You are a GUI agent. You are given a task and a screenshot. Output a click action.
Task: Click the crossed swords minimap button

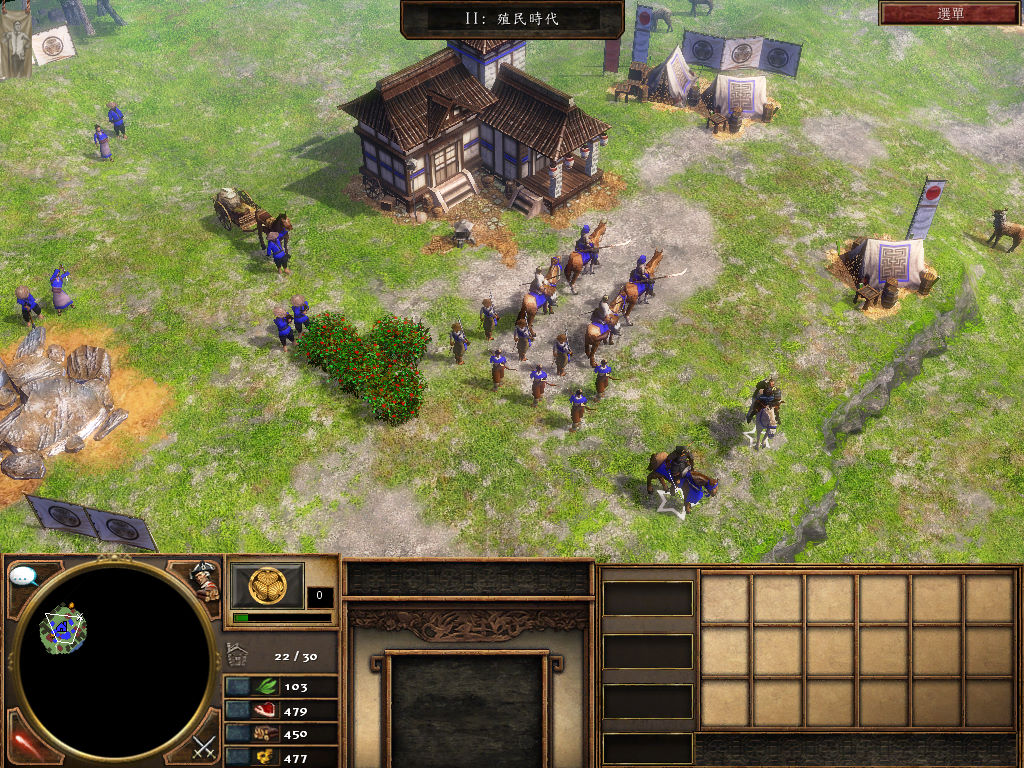(205, 746)
